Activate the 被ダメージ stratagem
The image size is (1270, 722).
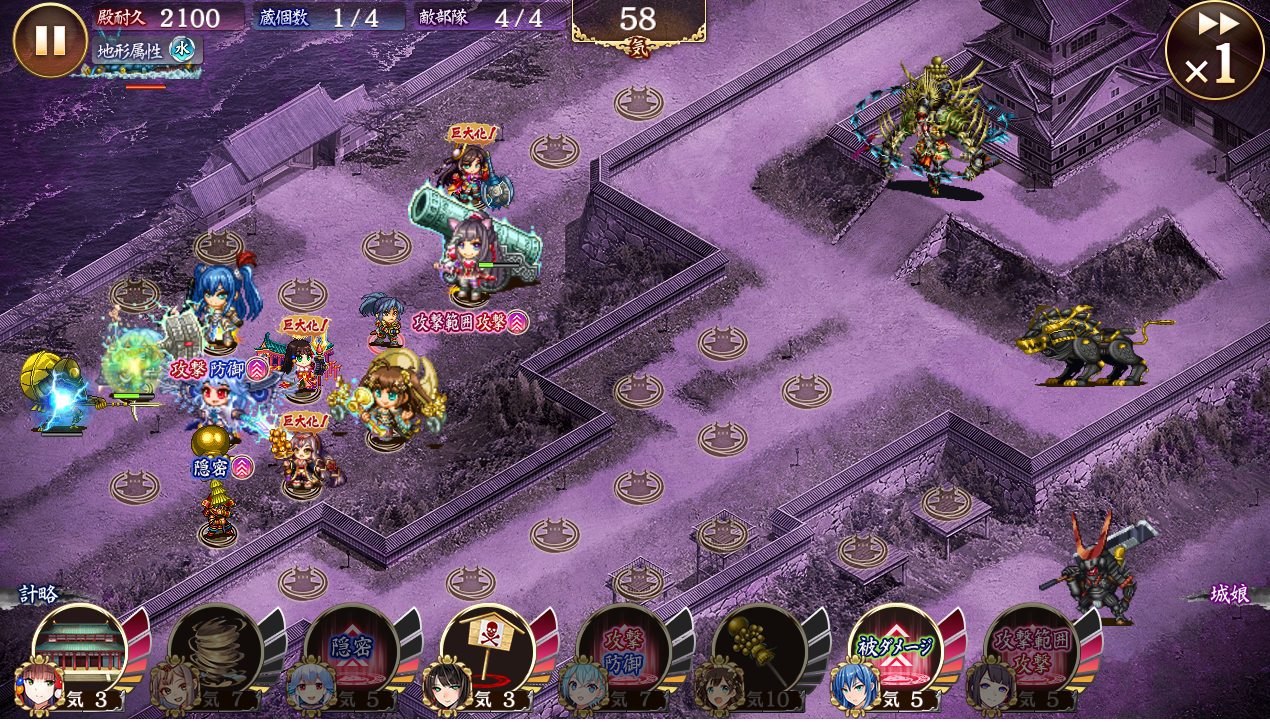[895, 652]
